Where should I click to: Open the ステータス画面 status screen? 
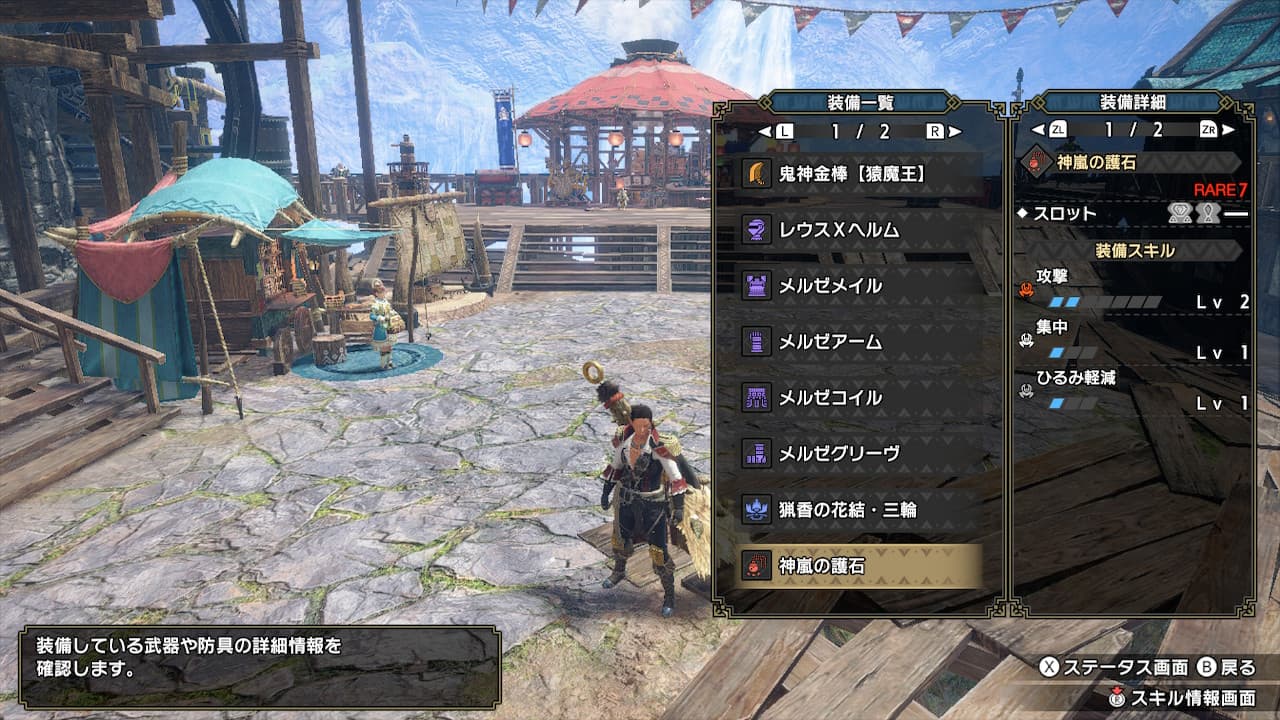click(x=1113, y=668)
